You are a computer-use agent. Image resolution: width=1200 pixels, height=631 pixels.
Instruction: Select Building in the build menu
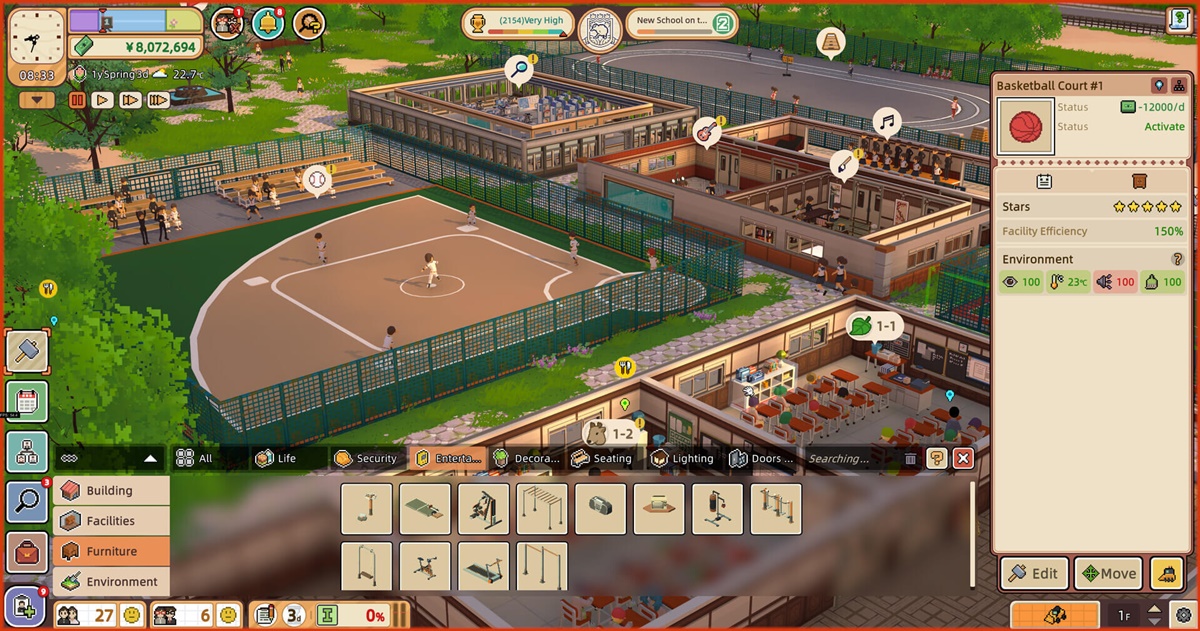point(110,491)
